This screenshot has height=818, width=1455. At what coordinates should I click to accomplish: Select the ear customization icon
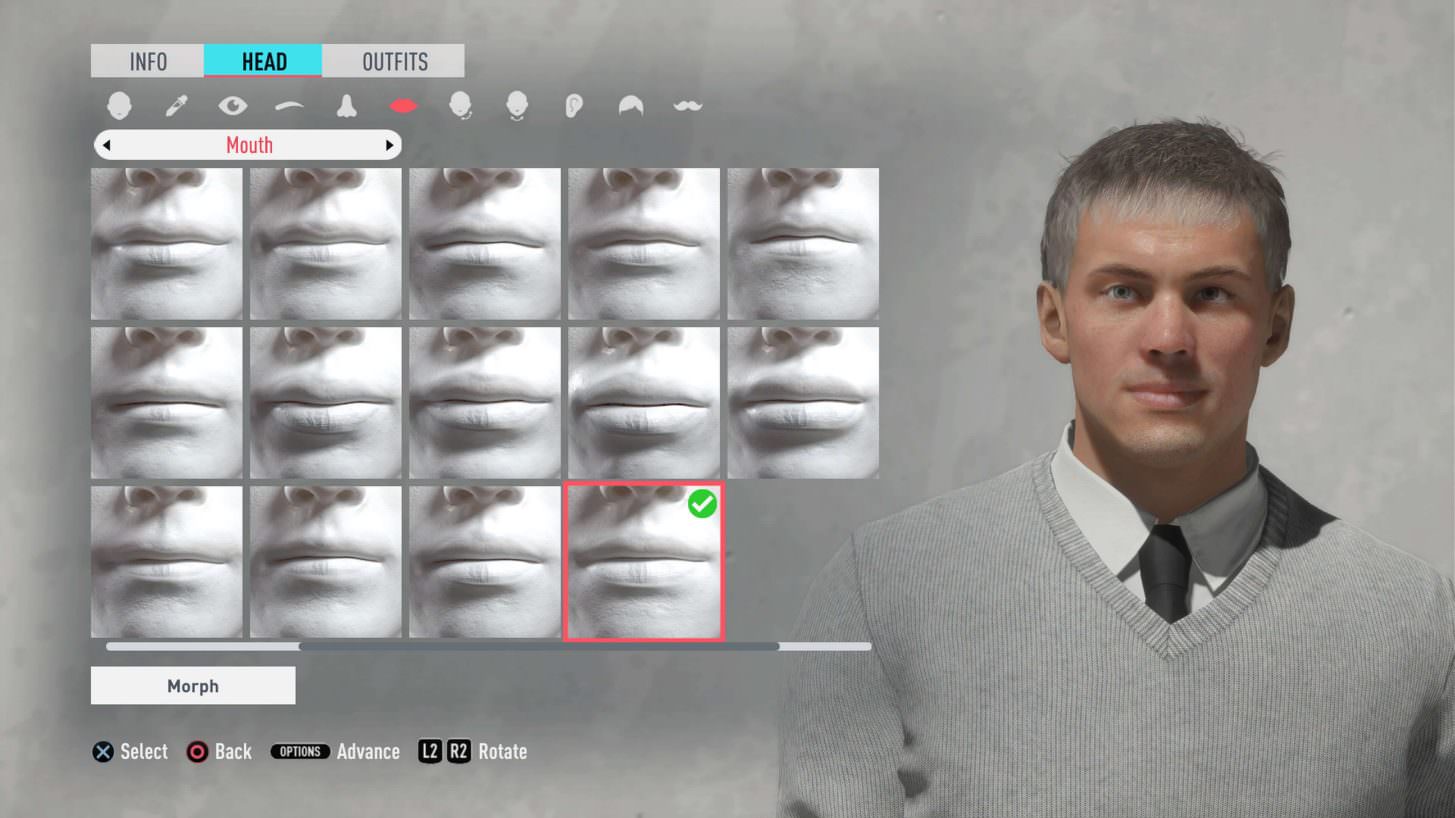pos(573,103)
